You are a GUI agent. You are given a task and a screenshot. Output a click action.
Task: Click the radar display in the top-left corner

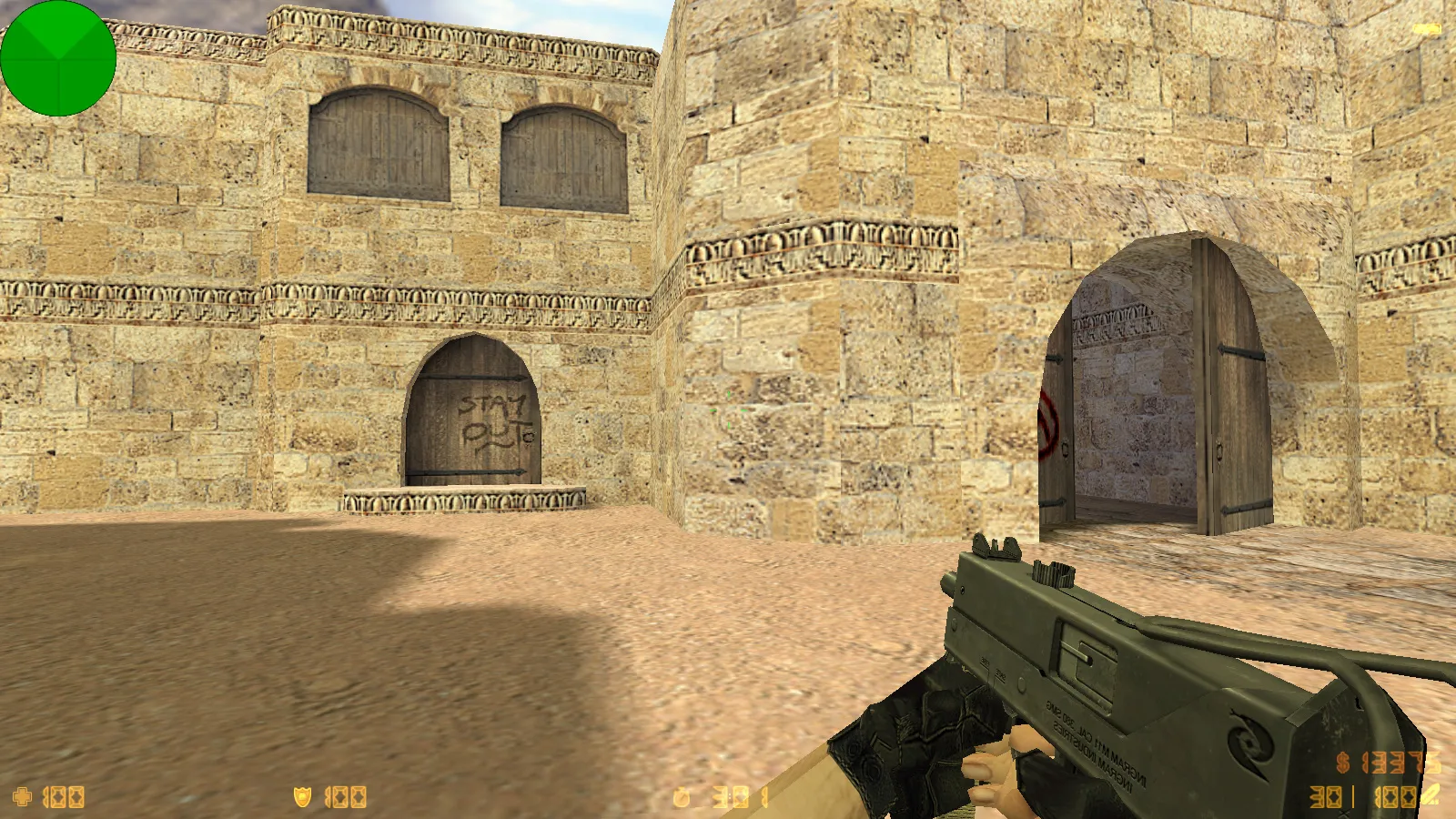click(59, 59)
